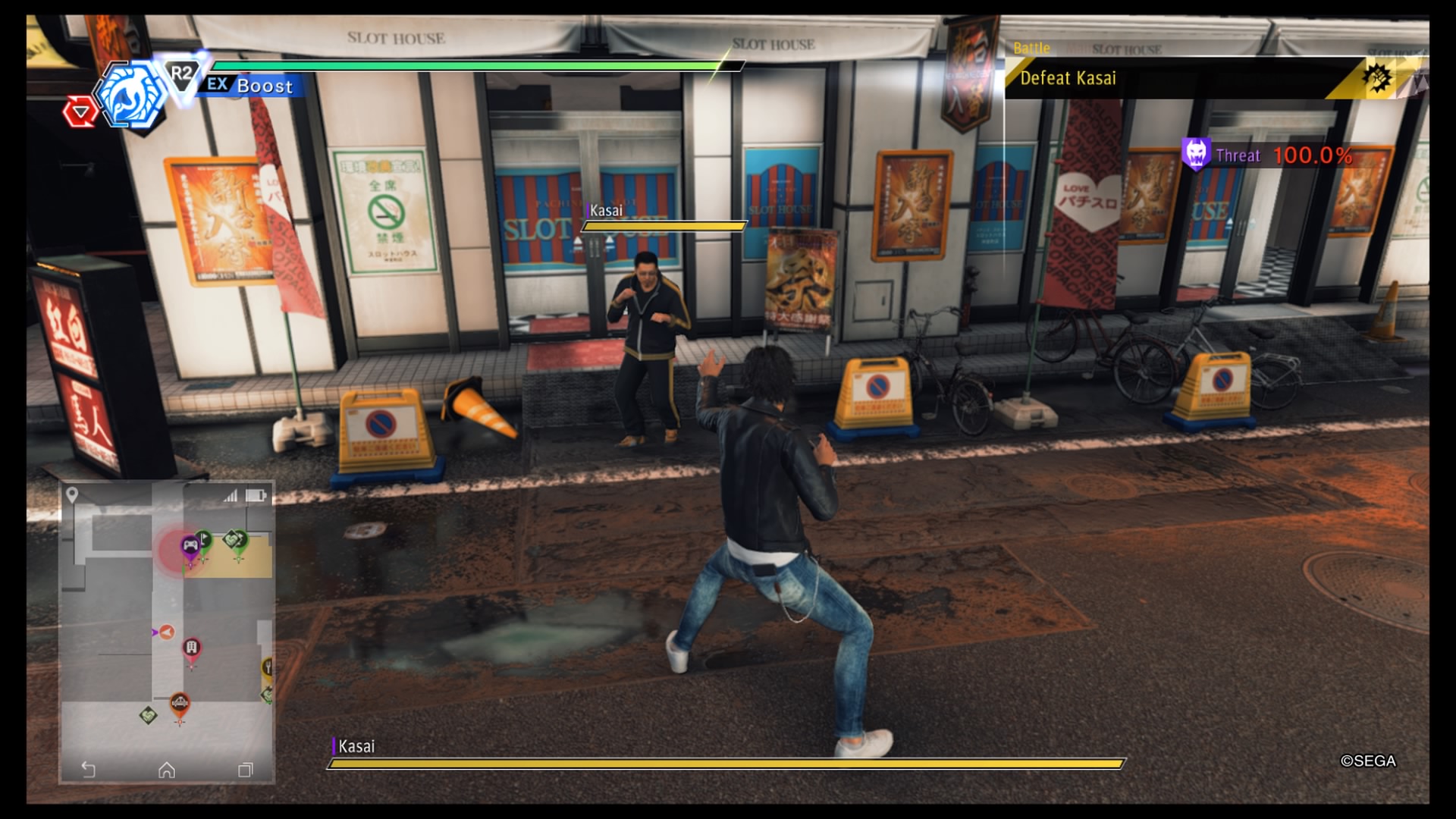1456x819 pixels.
Task: Tap the phone map's home button
Action: 167,770
